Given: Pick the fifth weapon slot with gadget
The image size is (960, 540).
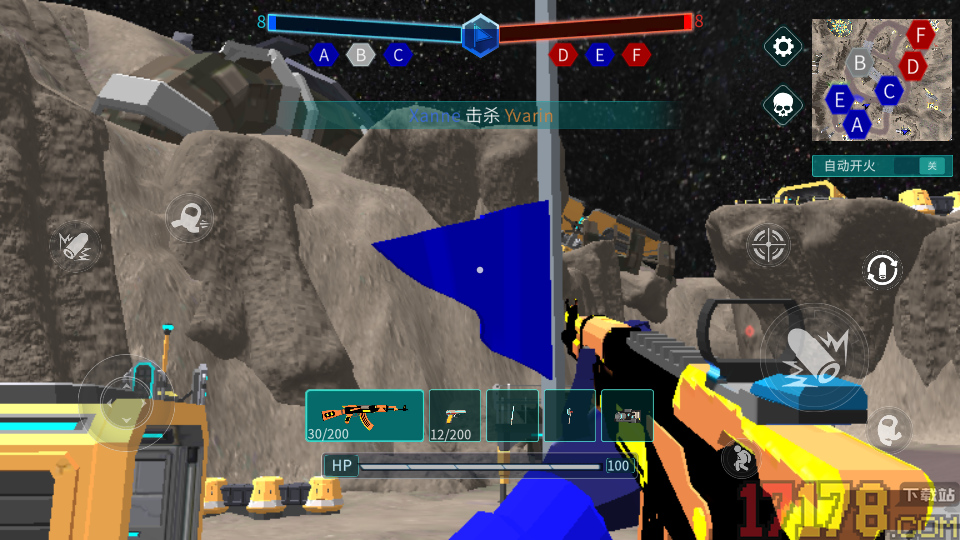Looking at the screenshot, I should (x=627, y=415).
